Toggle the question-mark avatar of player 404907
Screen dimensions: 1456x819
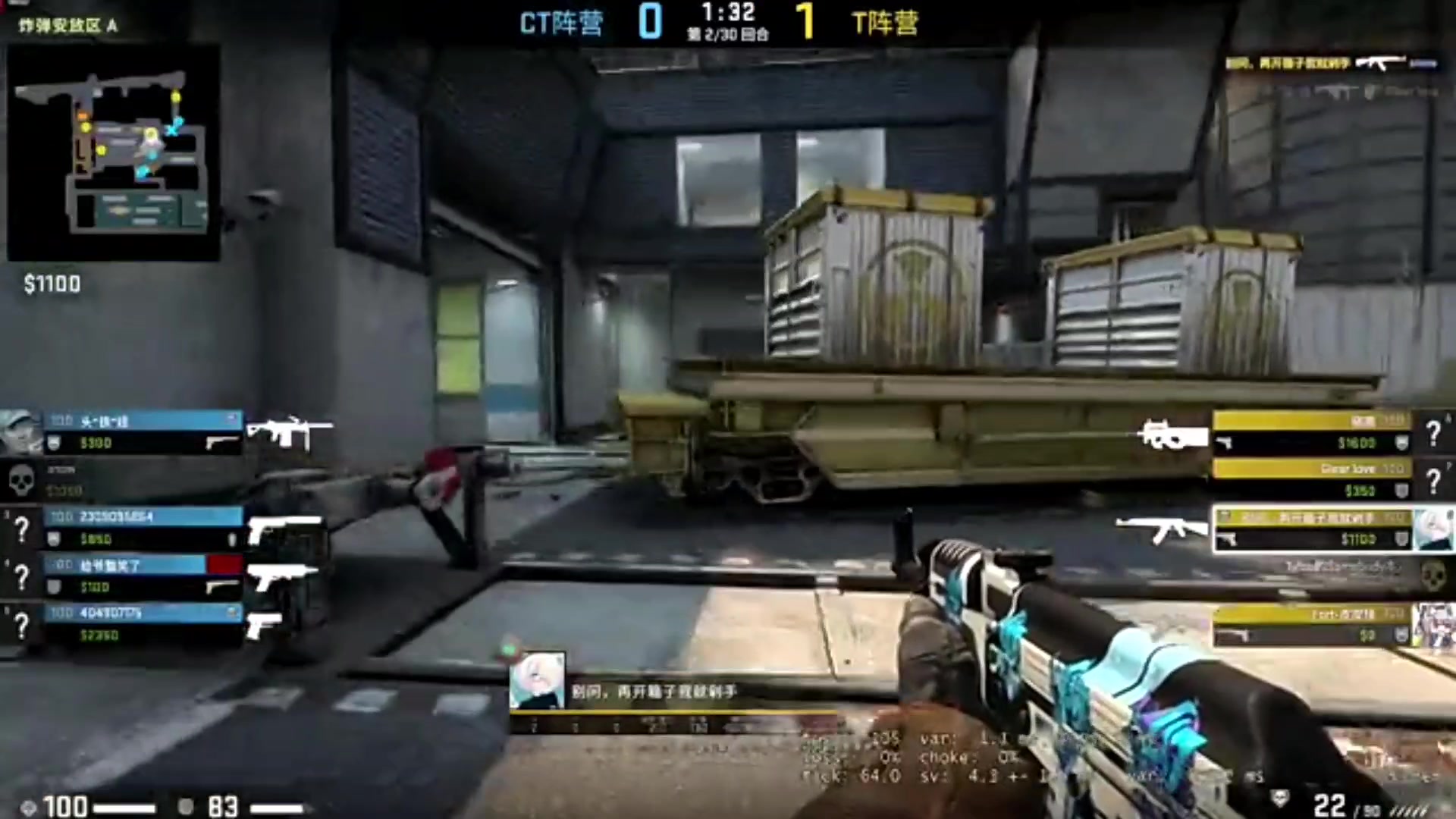point(23,626)
